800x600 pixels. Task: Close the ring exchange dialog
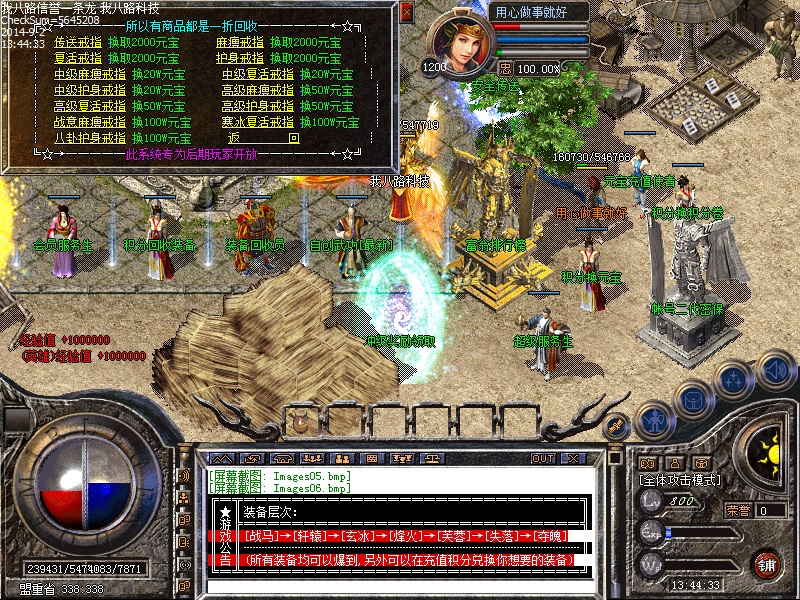coord(406,12)
